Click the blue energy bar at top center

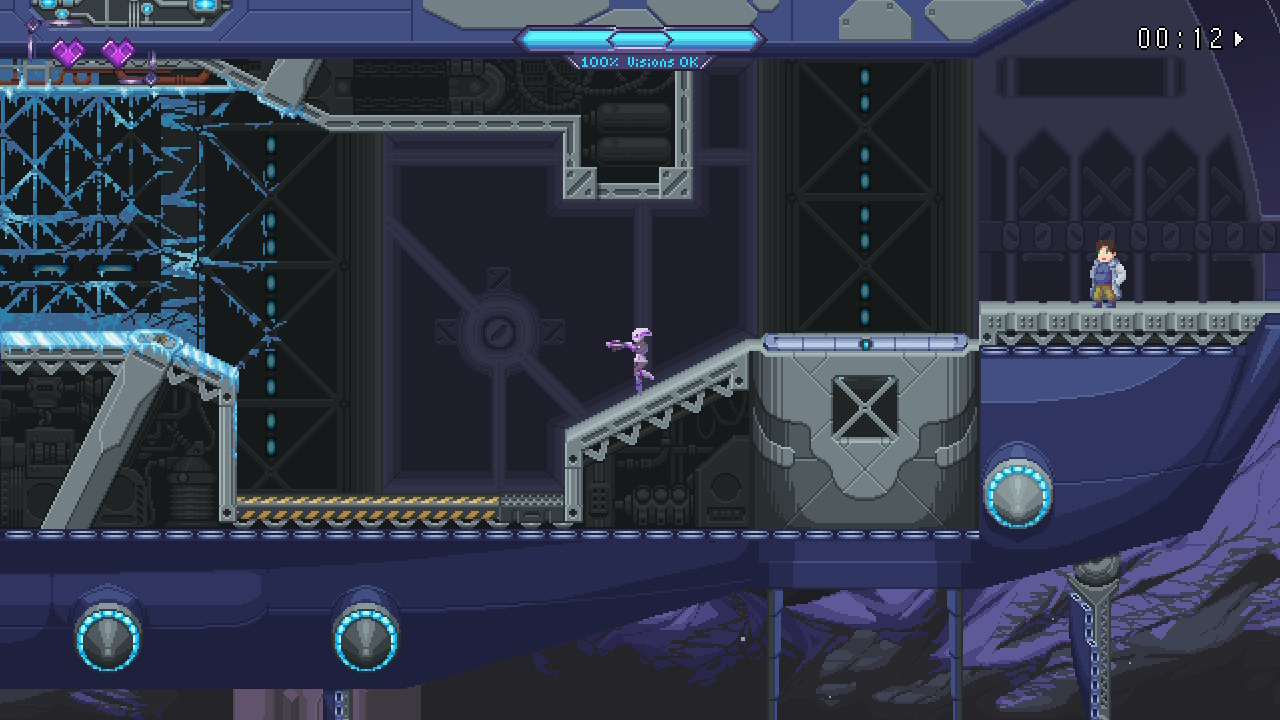pos(570,40)
